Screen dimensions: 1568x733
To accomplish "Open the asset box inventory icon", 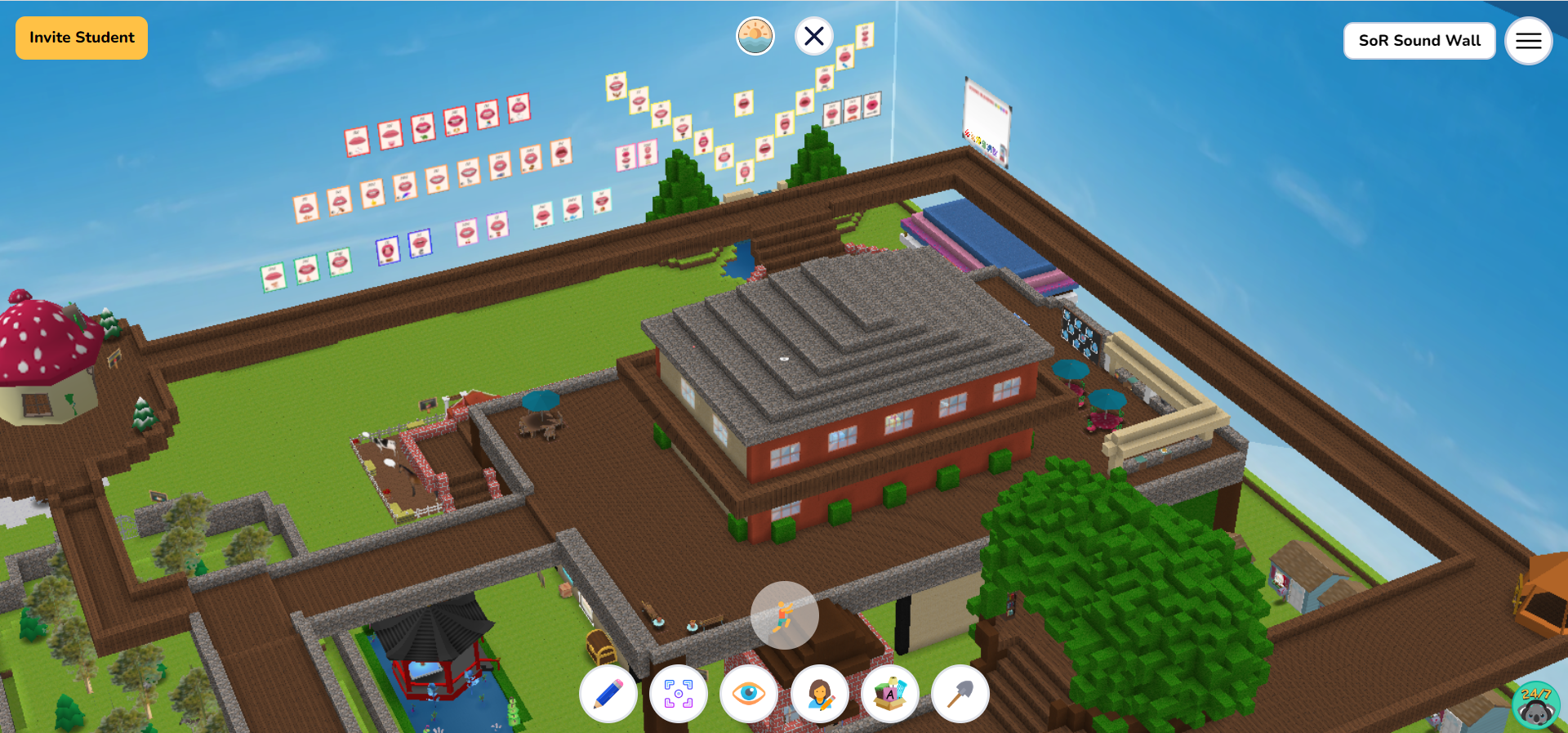I will click(889, 694).
